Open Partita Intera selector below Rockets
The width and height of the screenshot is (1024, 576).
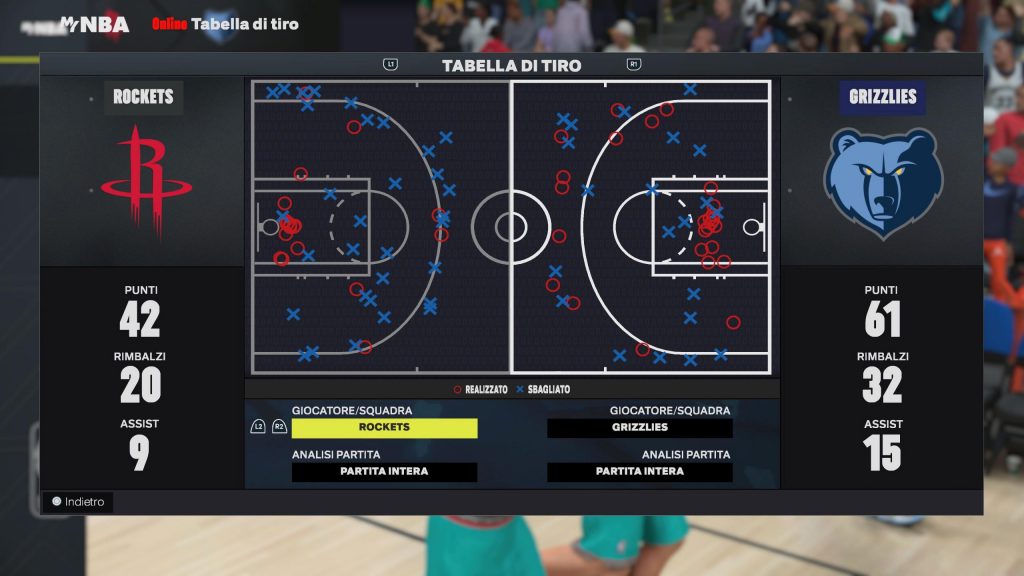(384, 472)
